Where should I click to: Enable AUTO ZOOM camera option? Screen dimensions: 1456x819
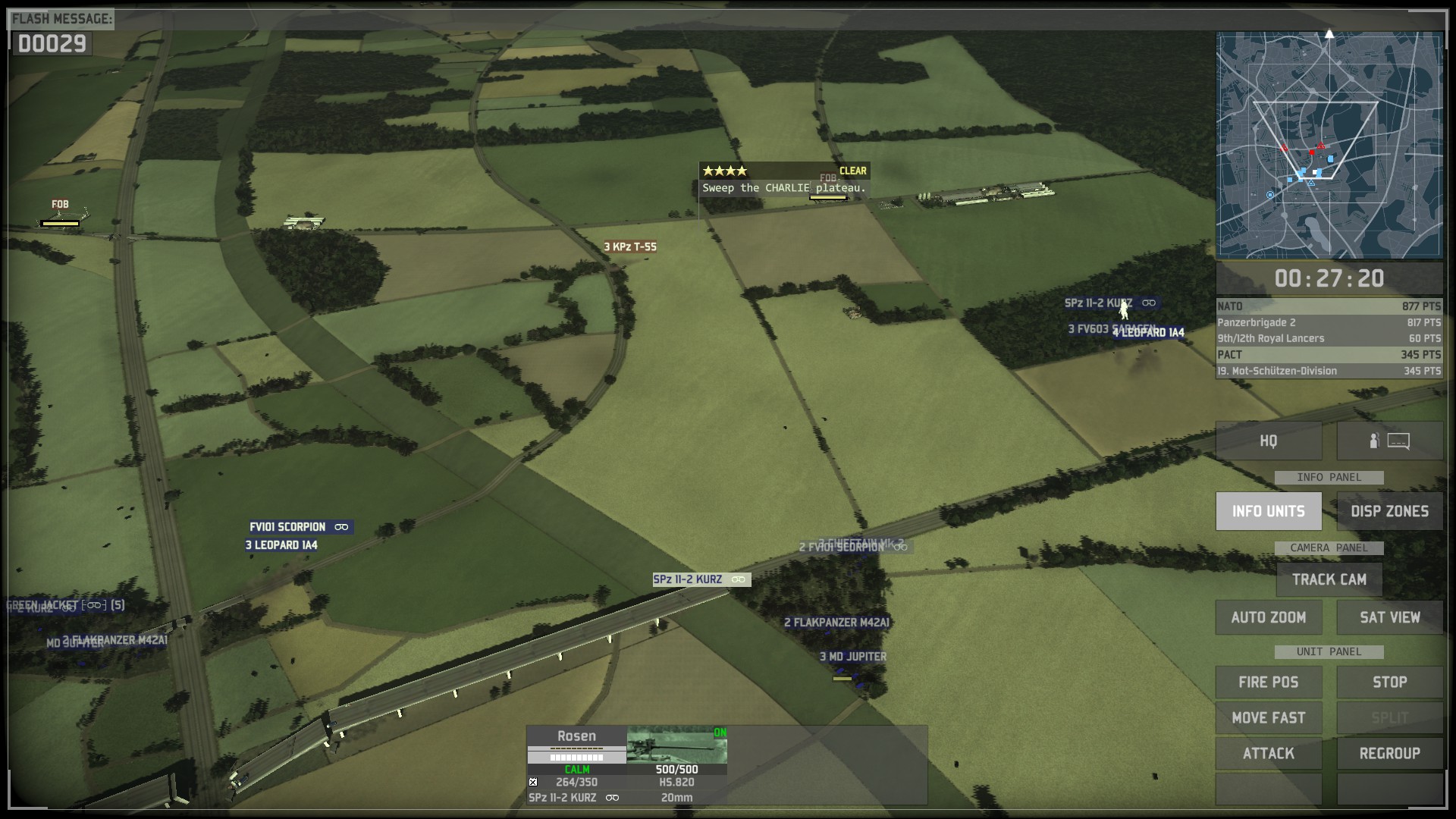pos(1268,617)
